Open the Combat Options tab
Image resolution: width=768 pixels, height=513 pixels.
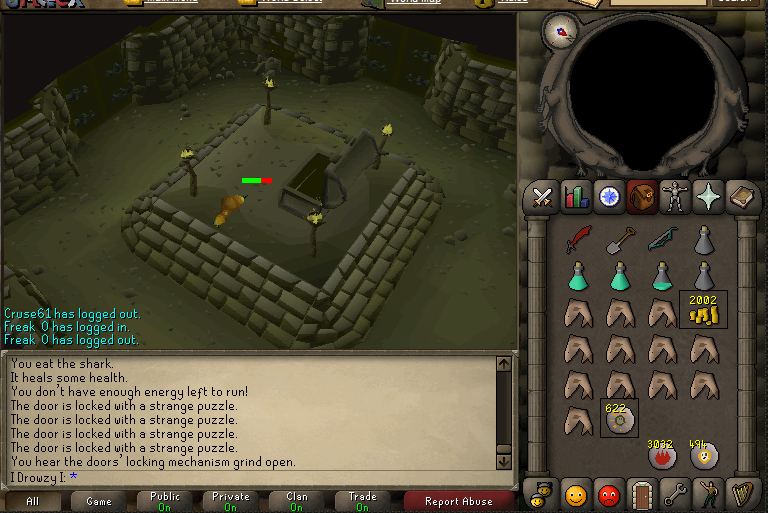[543, 197]
